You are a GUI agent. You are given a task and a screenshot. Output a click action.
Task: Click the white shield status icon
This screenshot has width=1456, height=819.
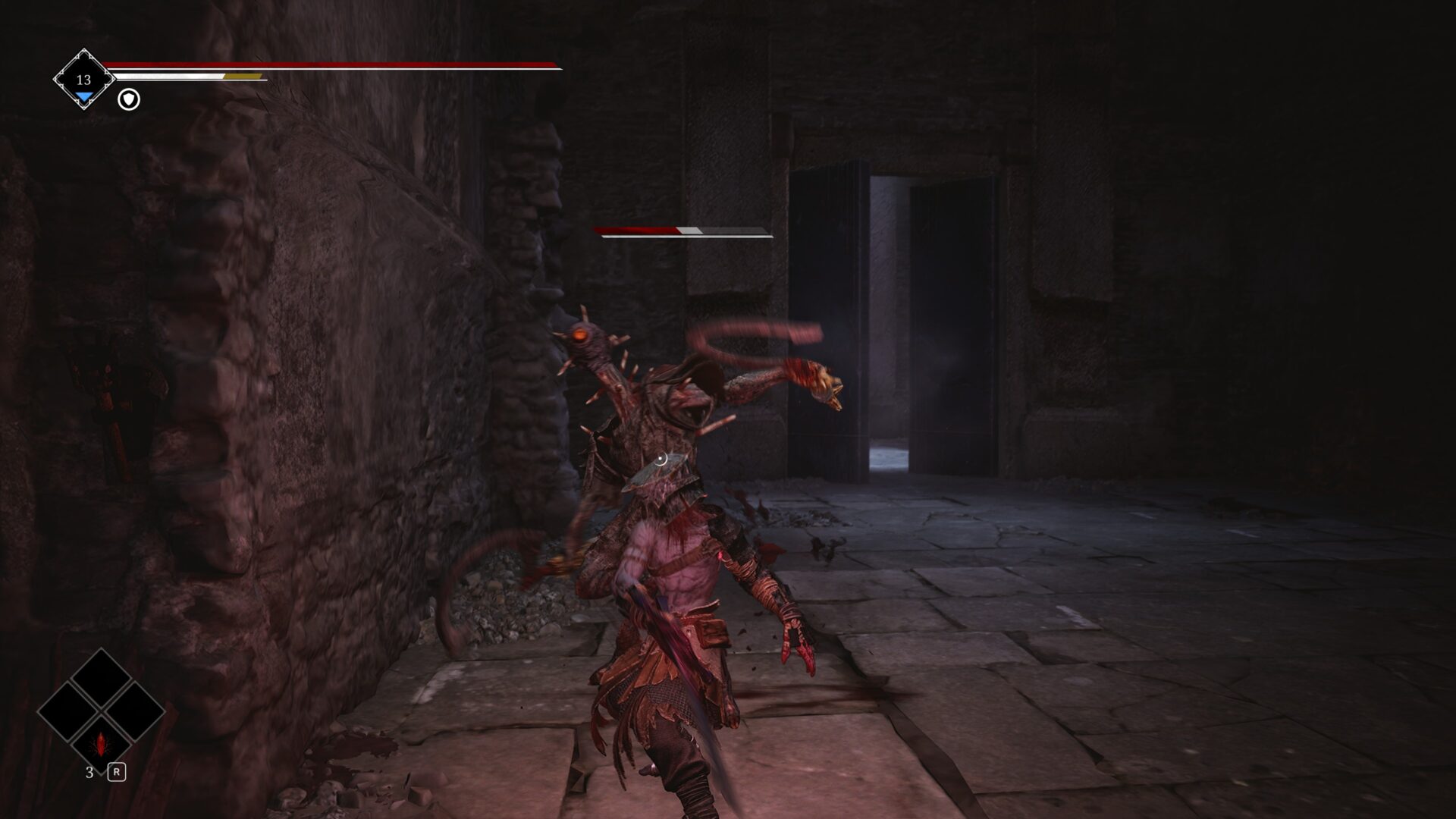point(129,99)
